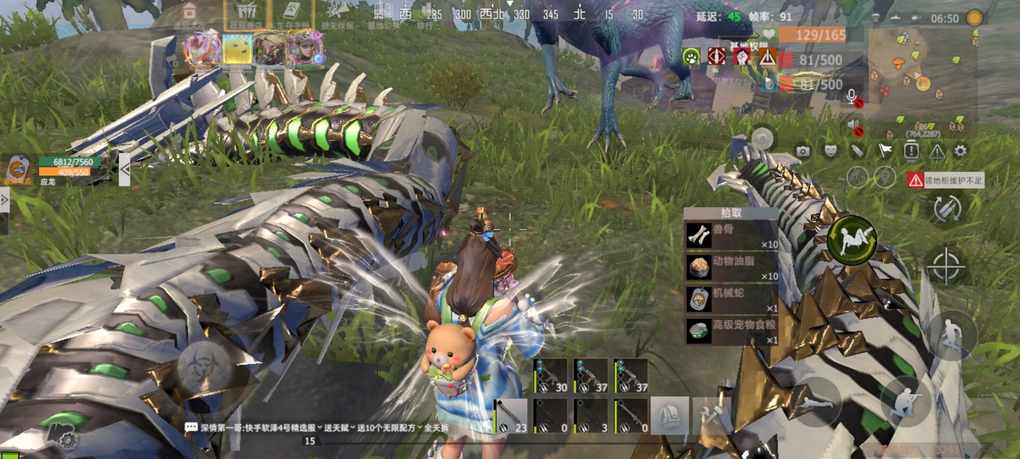Viewport: 1020px width, 459px height.
Task: Select the yellow teammate avatar
Action: click(x=237, y=48)
